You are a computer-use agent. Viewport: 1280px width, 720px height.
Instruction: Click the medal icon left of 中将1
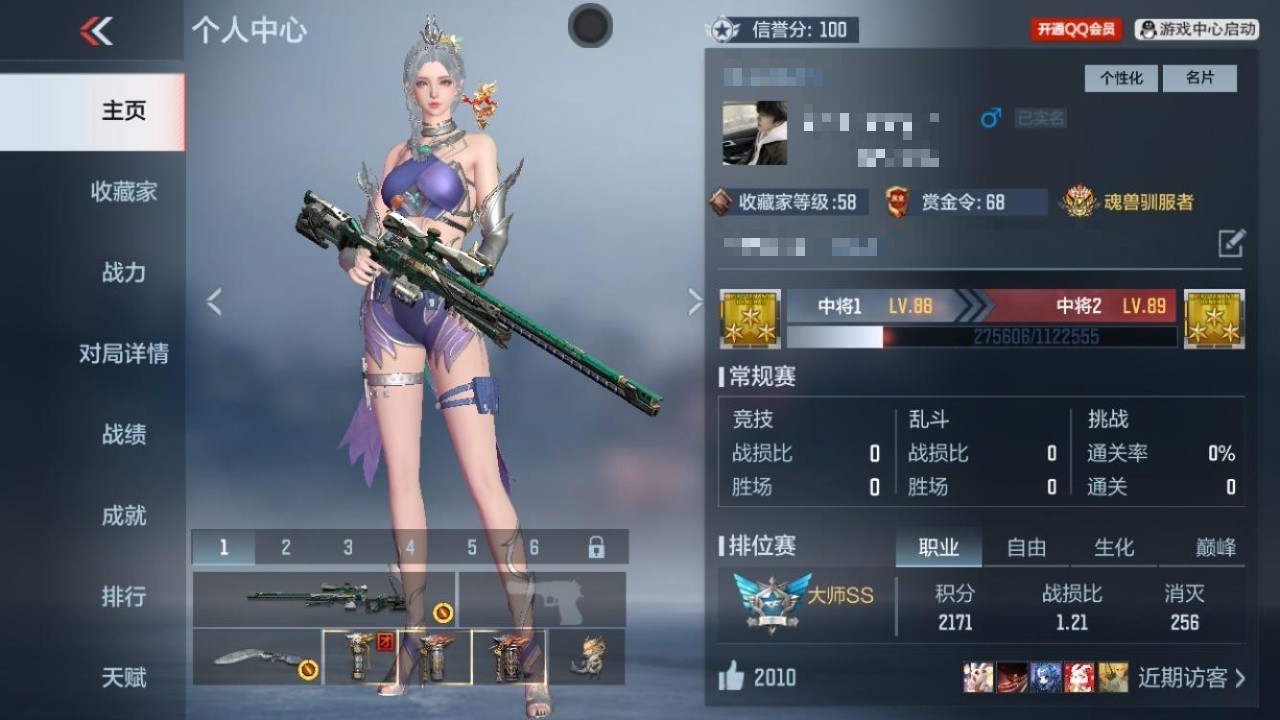coord(750,320)
